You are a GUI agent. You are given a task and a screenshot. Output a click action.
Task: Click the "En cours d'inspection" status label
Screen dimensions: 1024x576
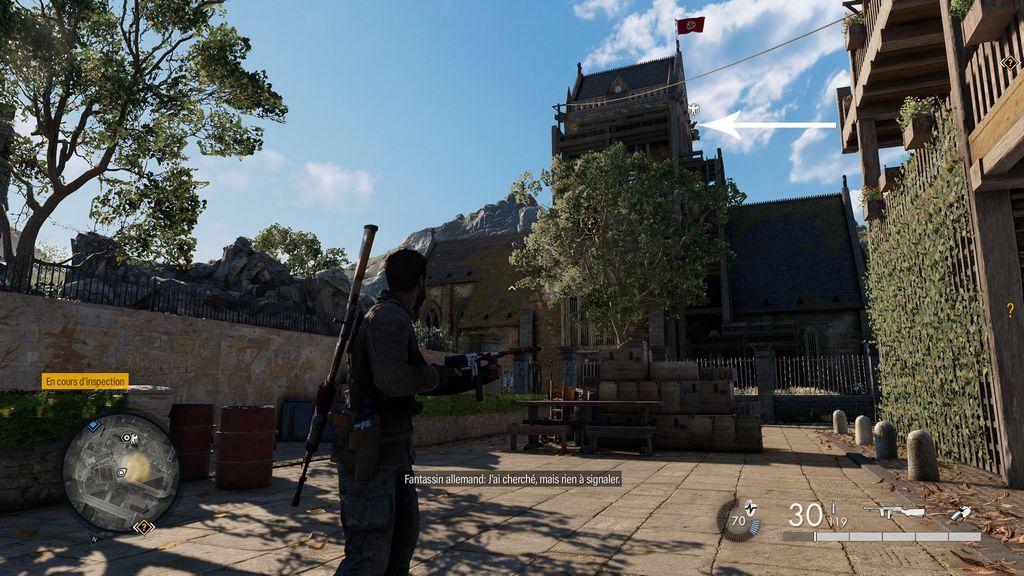85,381
